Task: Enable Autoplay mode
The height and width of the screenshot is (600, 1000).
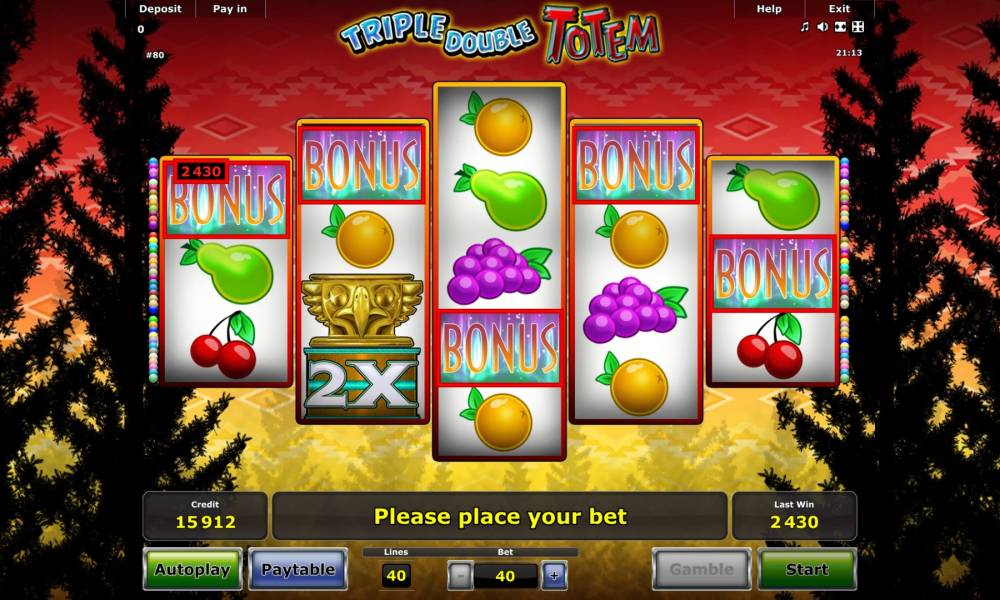Action: 192,570
